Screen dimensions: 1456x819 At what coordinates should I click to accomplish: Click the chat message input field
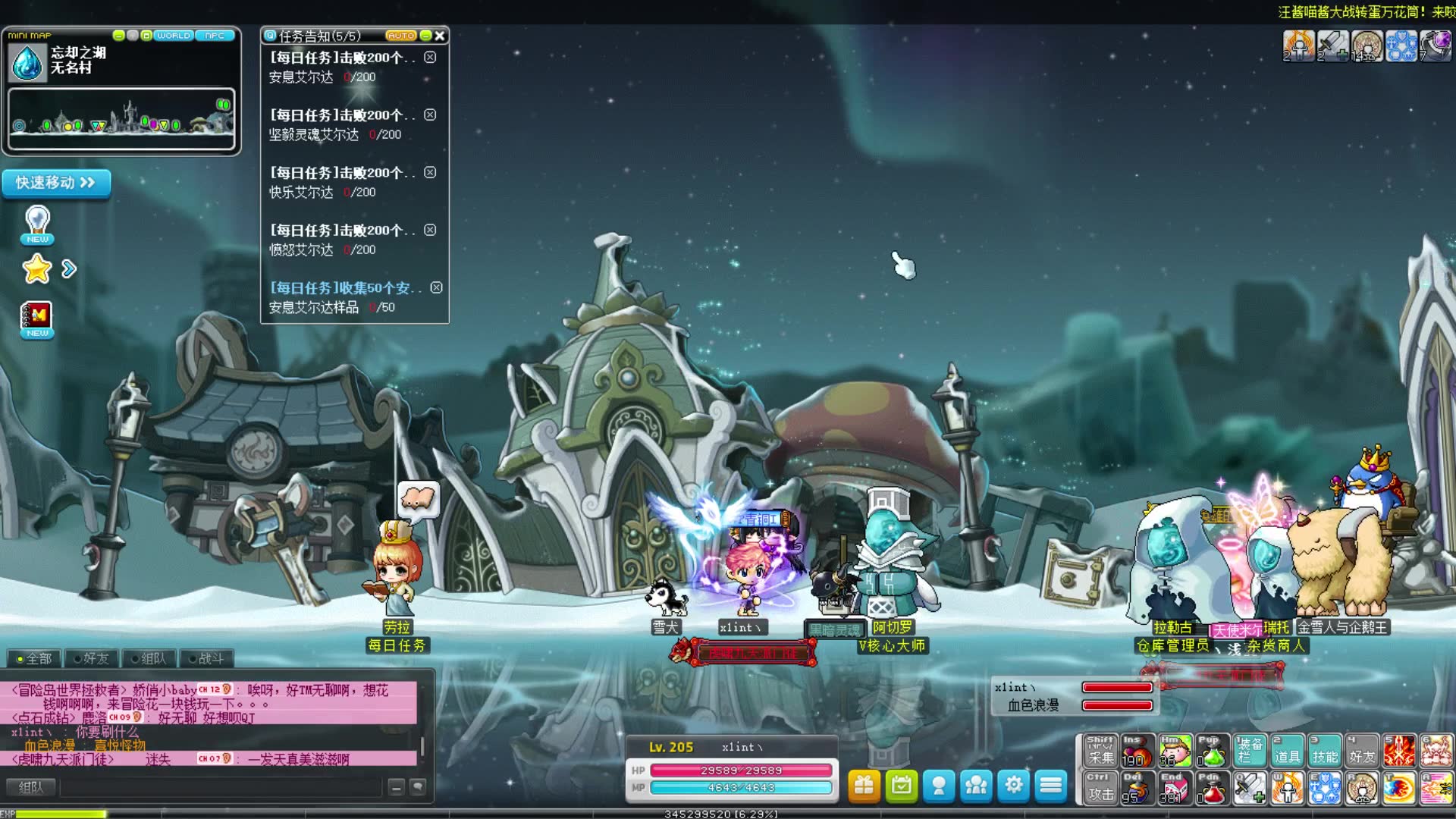coord(220,788)
